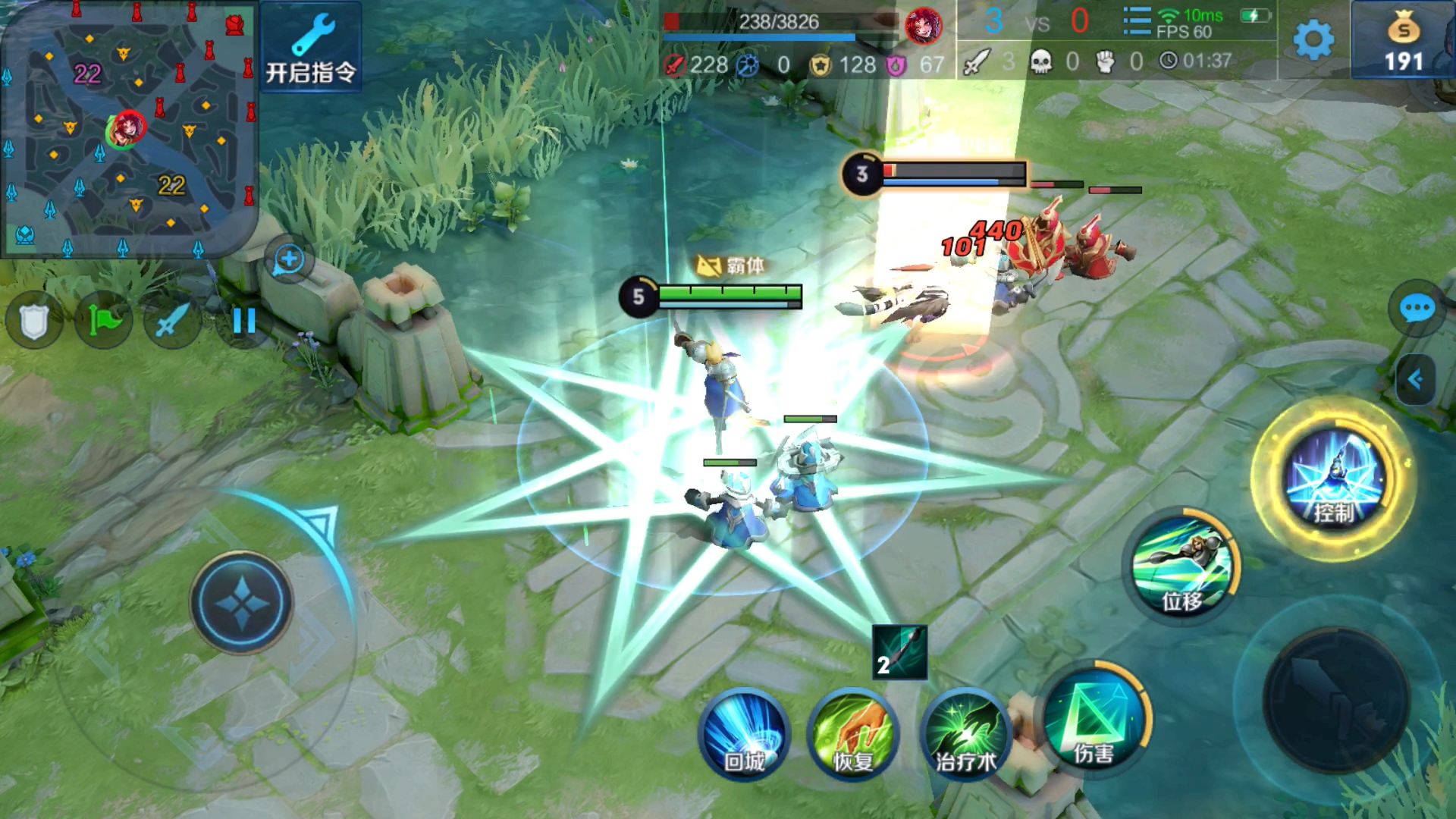Activate the 控制 star skill
The width and height of the screenshot is (1456, 819).
(x=1334, y=479)
